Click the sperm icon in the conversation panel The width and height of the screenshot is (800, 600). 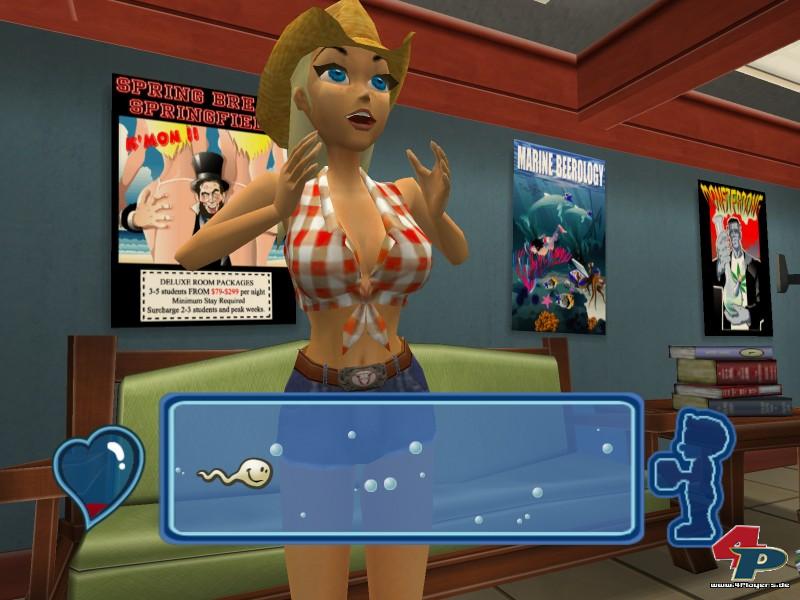(240, 472)
